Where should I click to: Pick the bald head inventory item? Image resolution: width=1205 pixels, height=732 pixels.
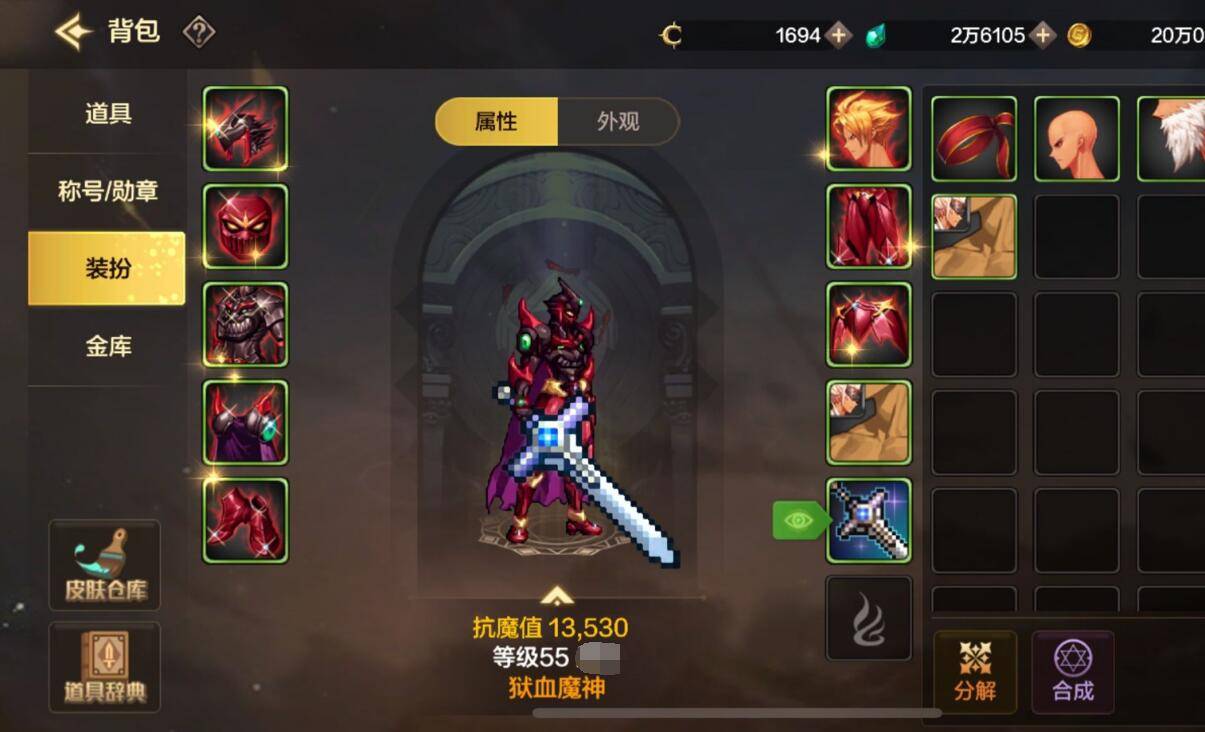[x=1076, y=138]
